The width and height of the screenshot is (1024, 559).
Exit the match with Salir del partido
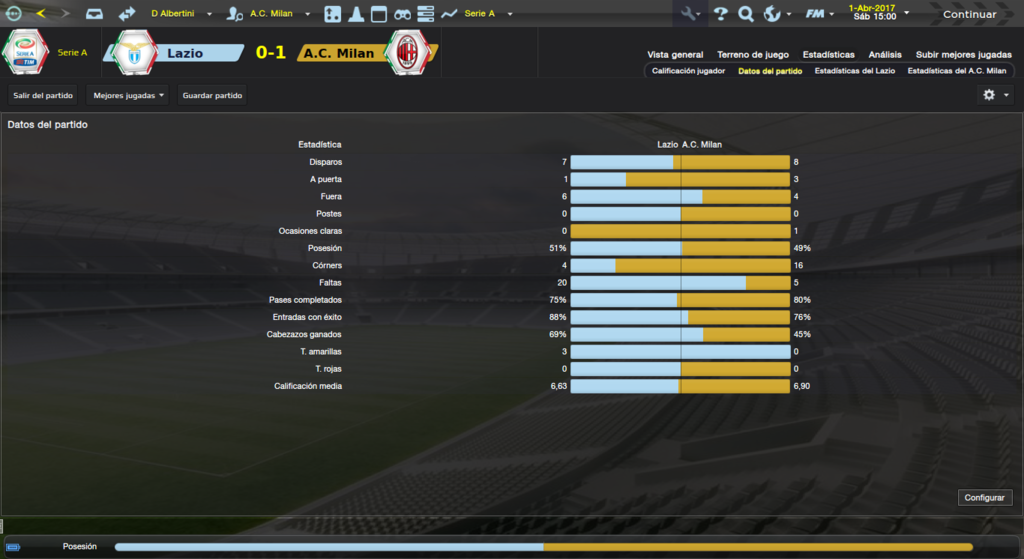pyautogui.click(x=43, y=95)
